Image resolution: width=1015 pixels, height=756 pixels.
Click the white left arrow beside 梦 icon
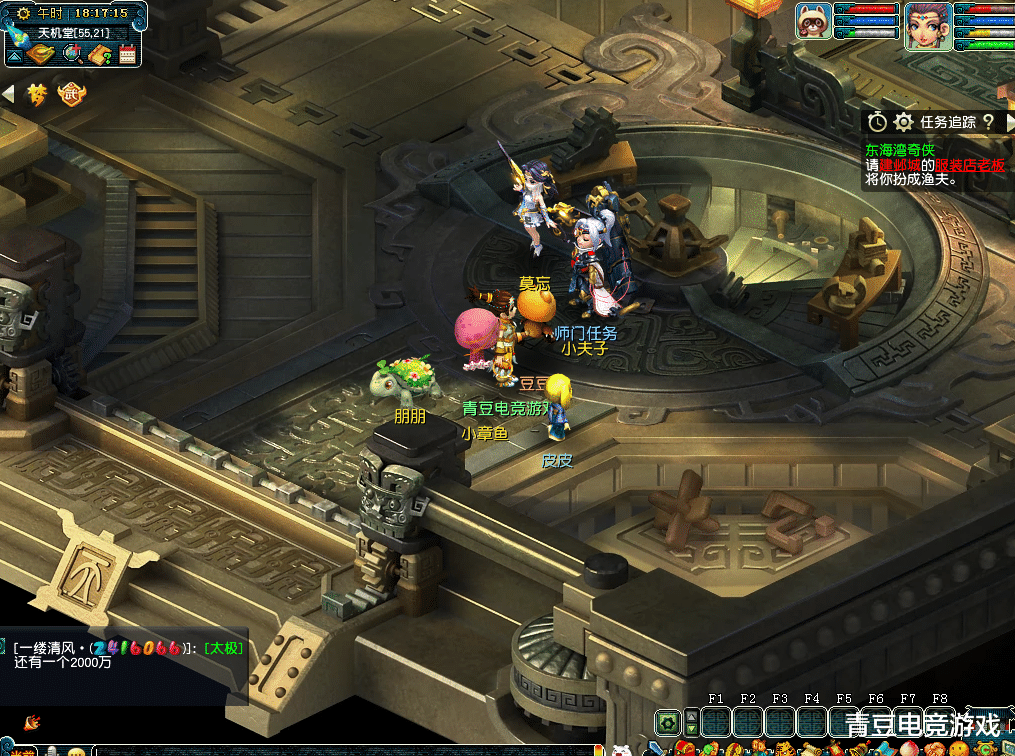pyautogui.click(x=8, y=95)
